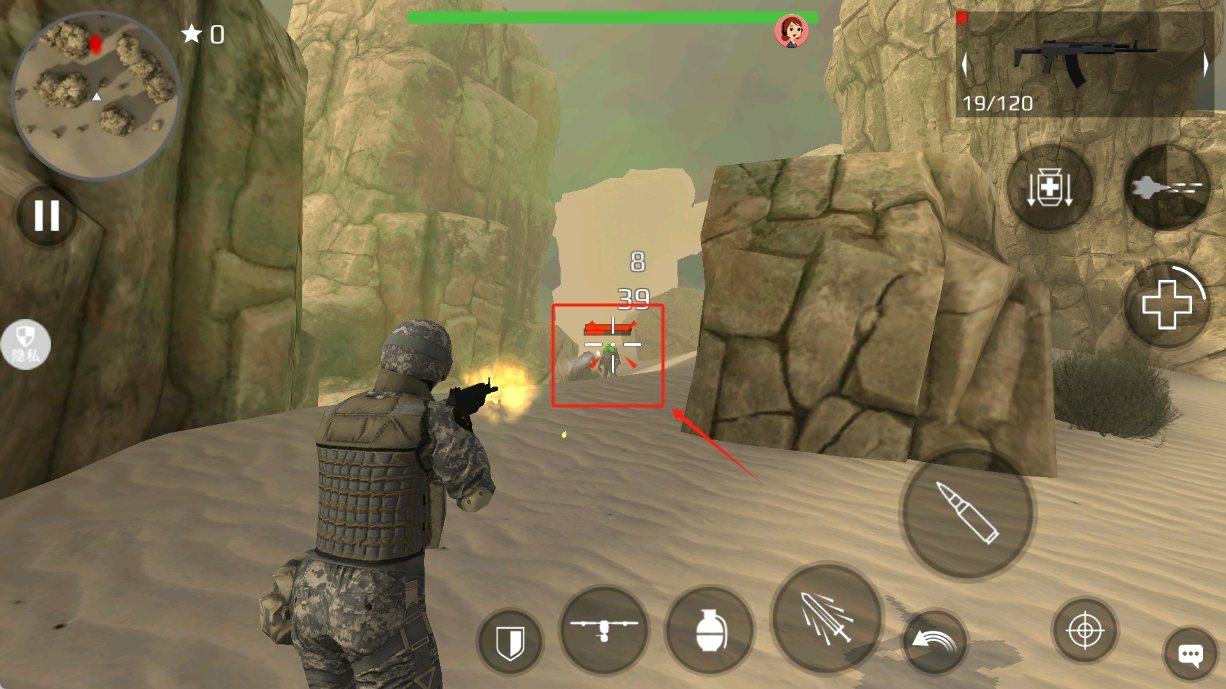Switch to the previous weapon with the left arrow
This screenshot has height=689, width=1226.
965,64
